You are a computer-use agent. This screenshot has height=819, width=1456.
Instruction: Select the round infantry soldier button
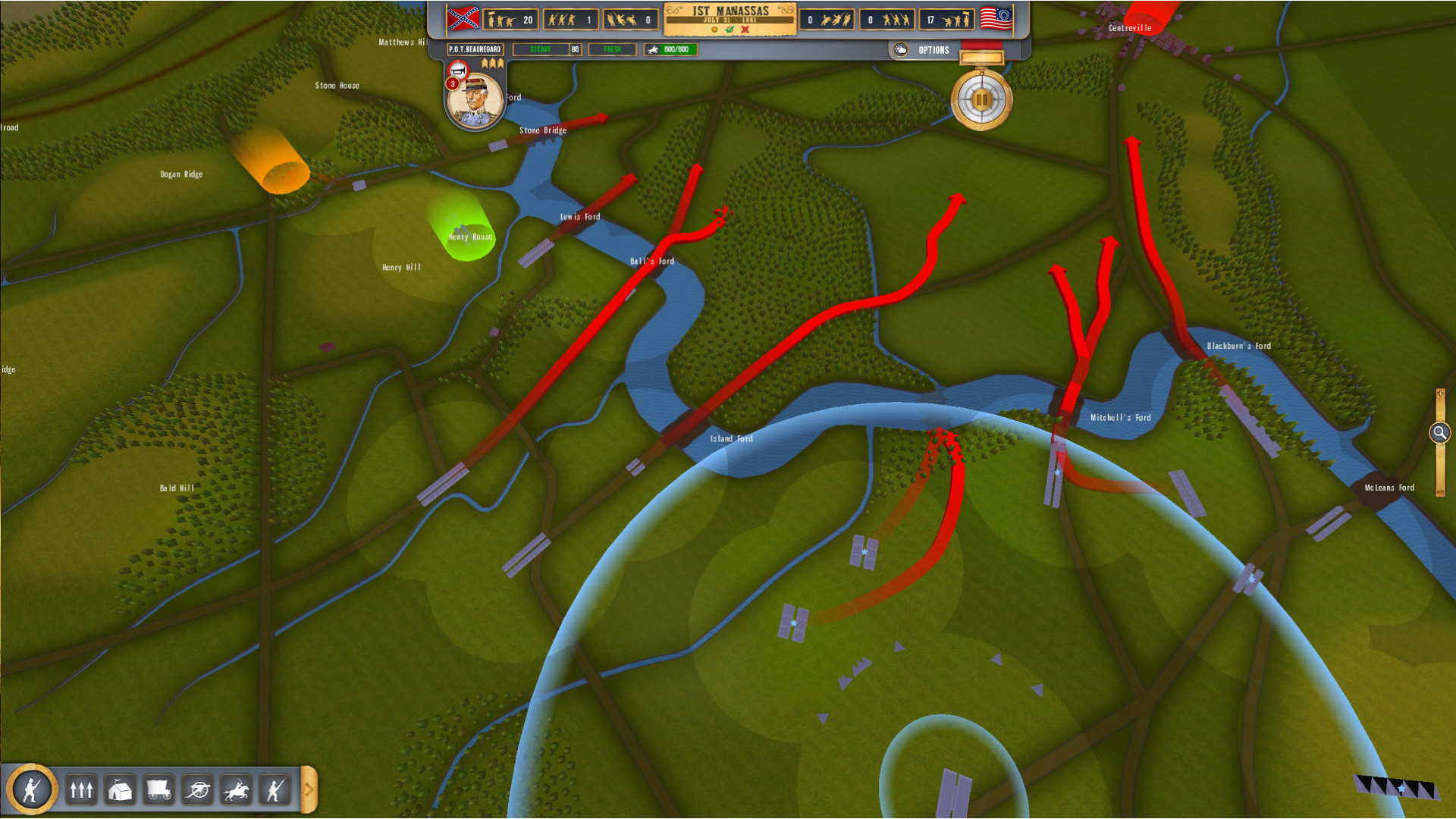click(x=32, y=789)
